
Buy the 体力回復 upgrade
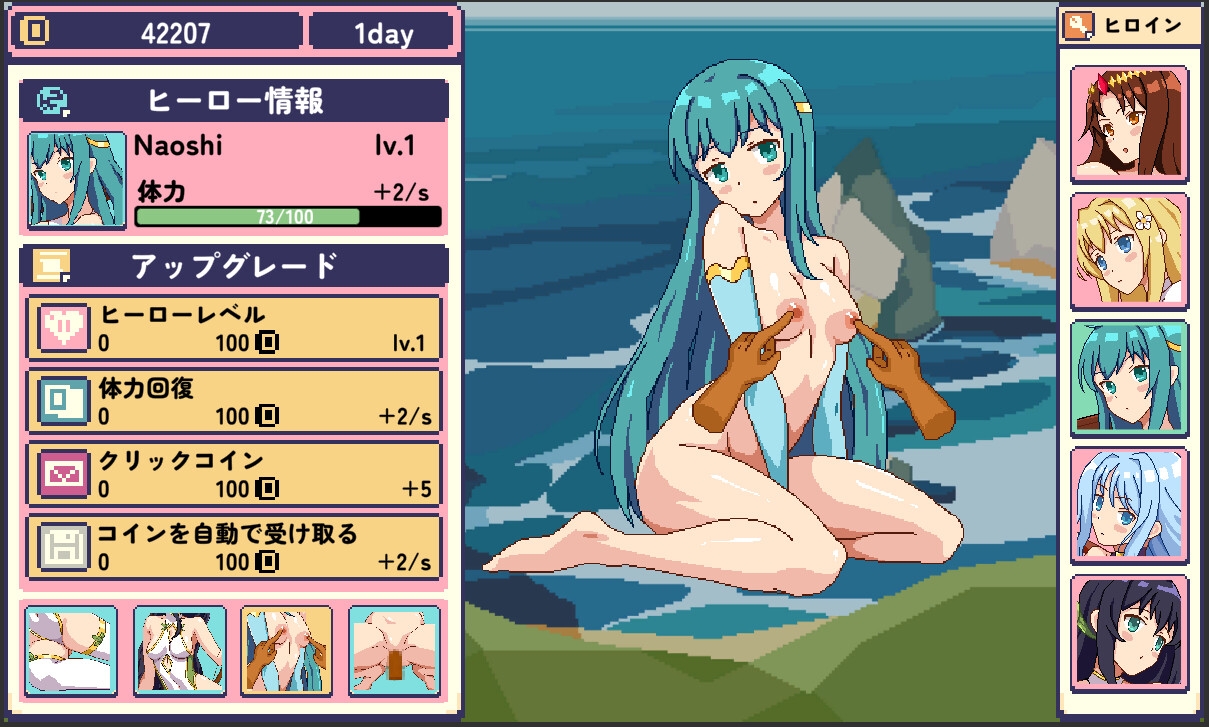[x=235, y=401]
